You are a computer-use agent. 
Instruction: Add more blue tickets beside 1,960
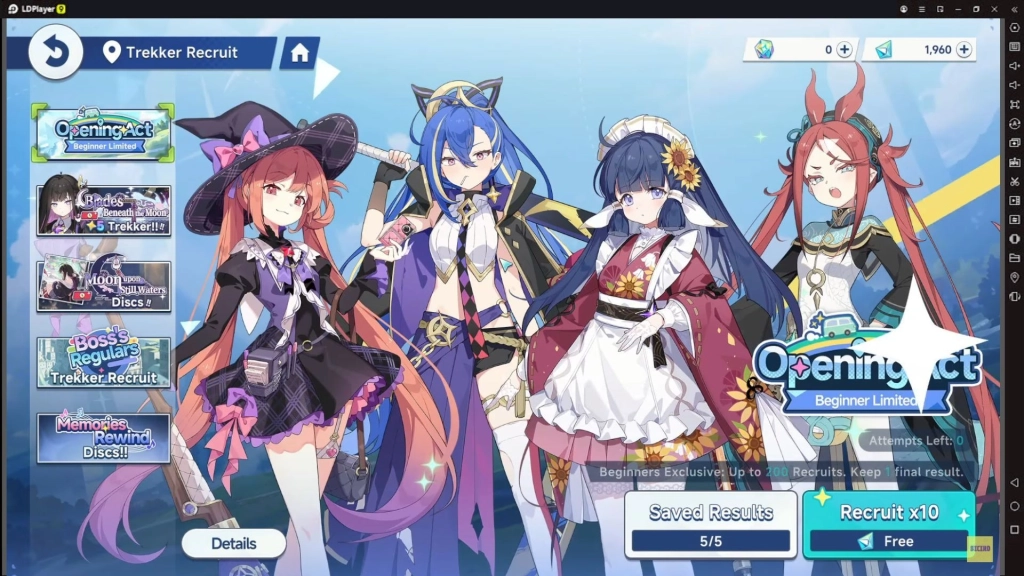(x=964, y=49)
